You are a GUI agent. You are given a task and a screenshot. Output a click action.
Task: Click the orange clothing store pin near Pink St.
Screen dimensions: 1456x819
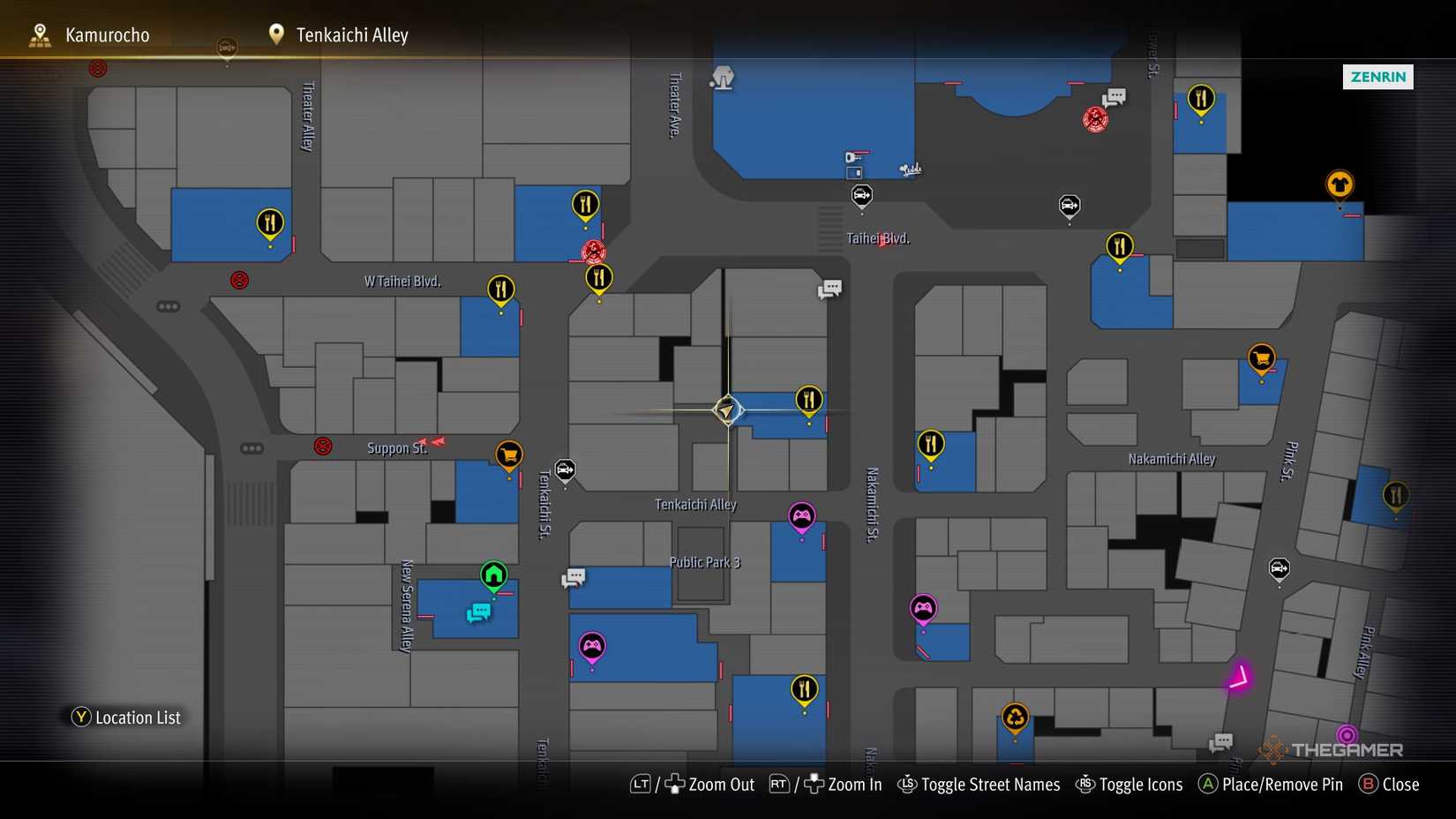[1340, 185]
